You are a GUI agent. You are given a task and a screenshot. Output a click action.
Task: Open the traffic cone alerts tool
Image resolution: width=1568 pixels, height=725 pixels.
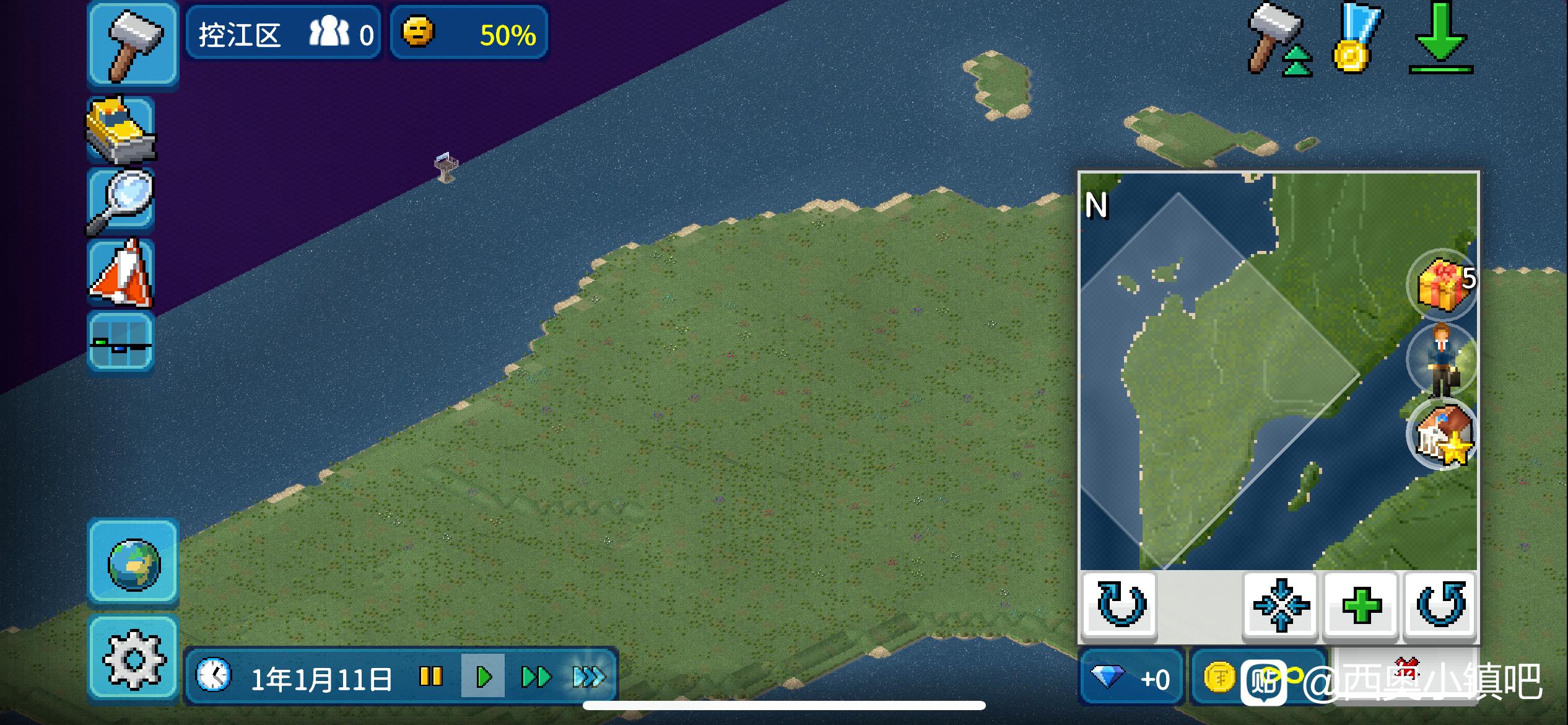[121, 273]
